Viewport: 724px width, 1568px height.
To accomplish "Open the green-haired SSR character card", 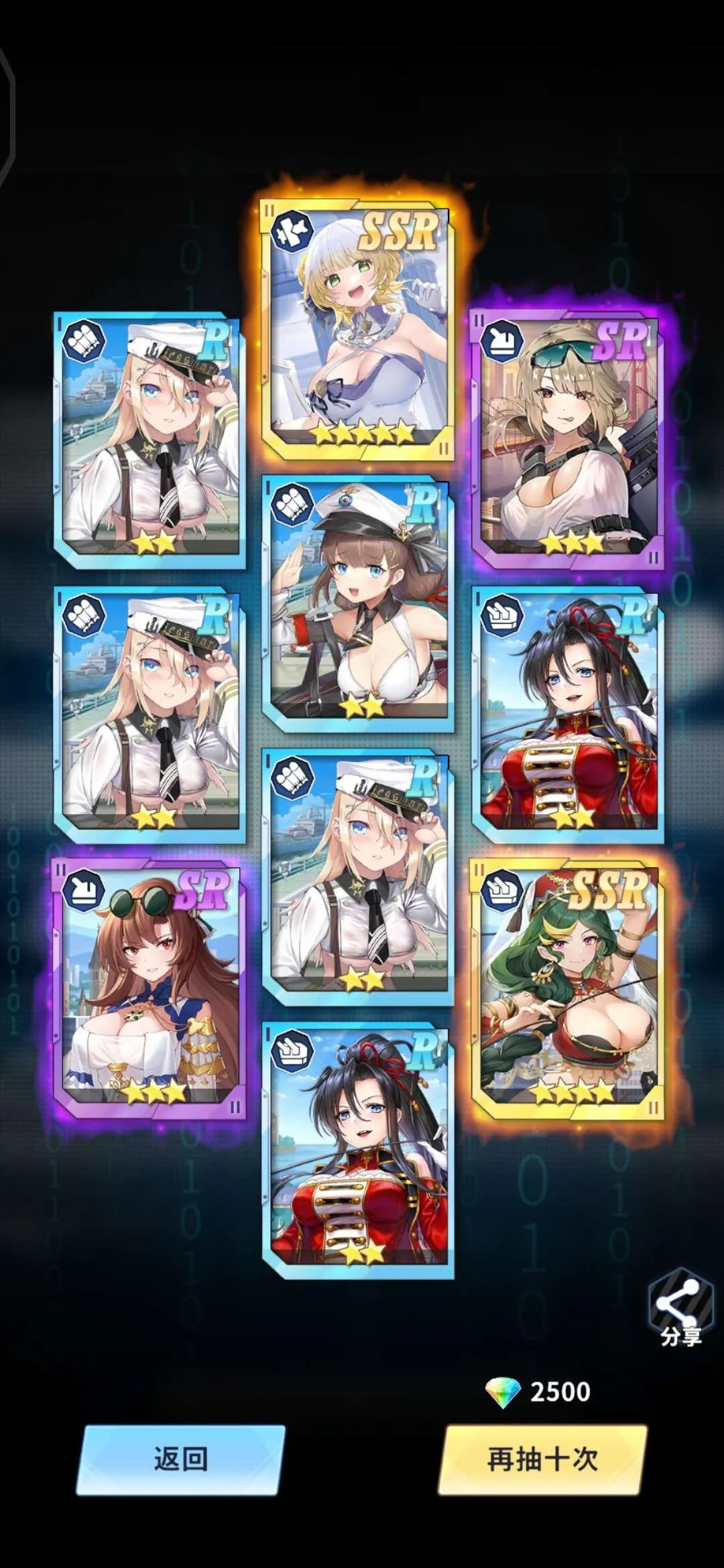I will pos(567,990).
